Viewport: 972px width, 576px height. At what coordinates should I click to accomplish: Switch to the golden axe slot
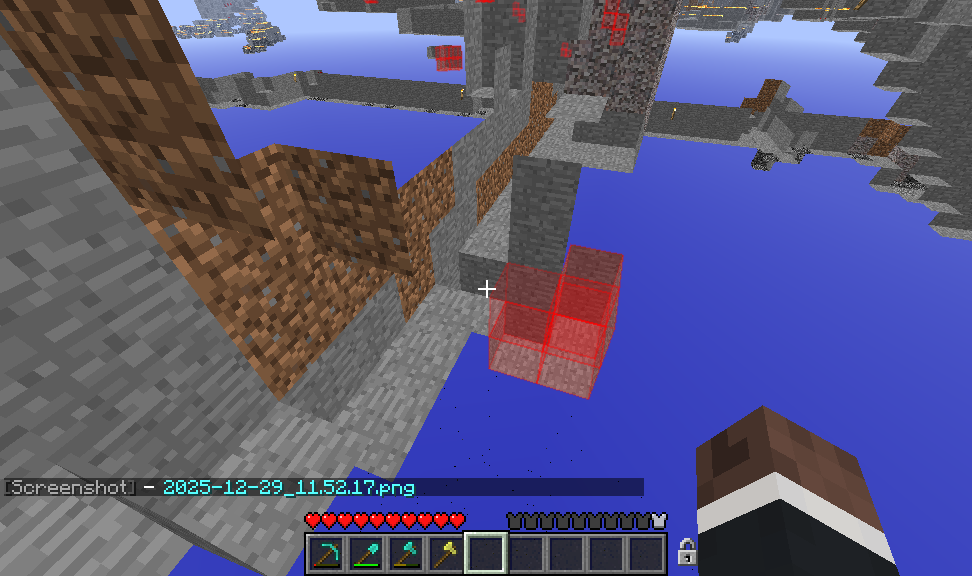coord(446,554)
